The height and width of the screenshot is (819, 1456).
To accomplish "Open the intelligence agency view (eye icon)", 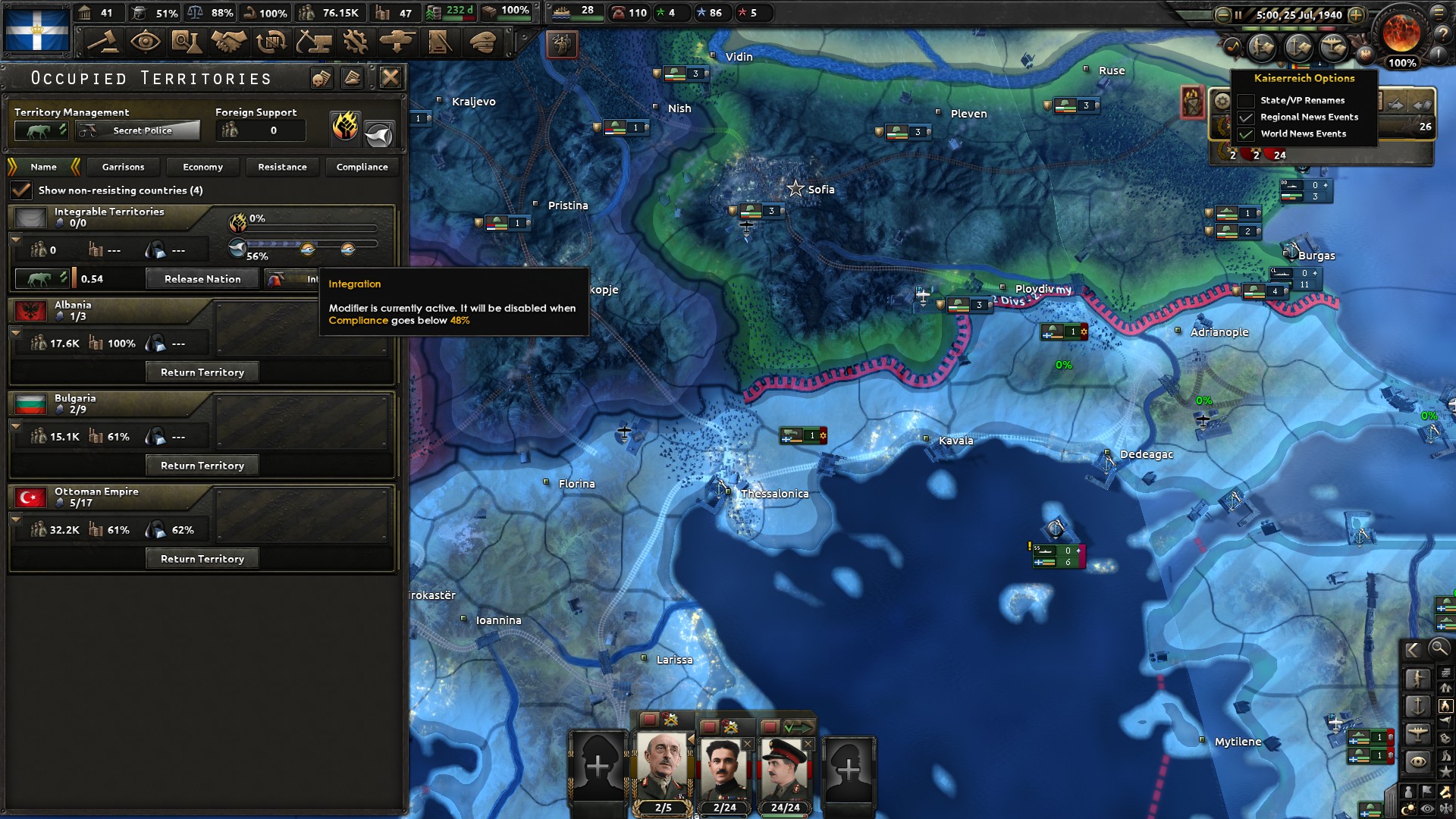I will click(x=146, y=42).
